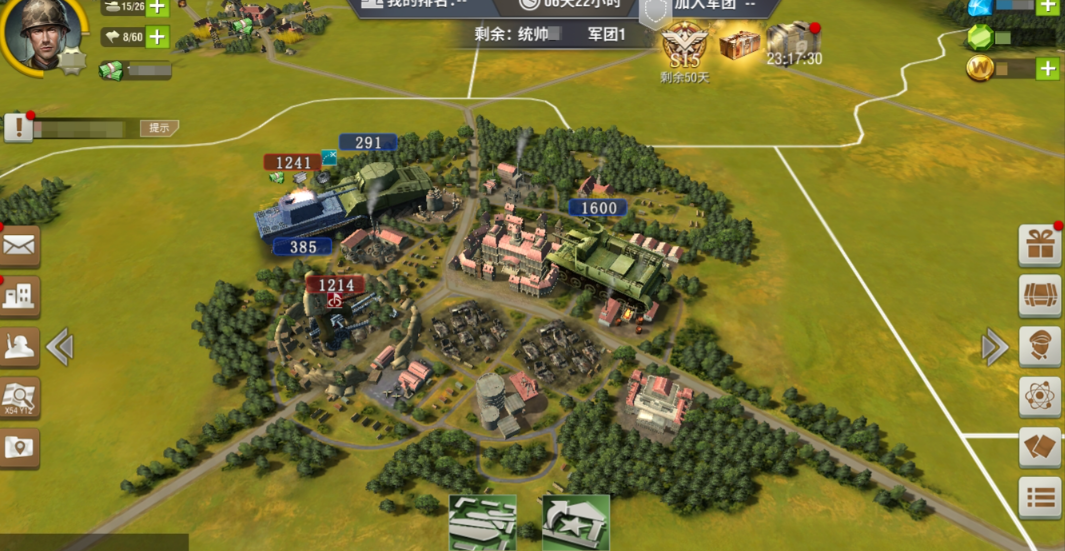Screen dimensions: 1065x551
Task: Tap the plus beside the 8/60 counter
Action: [x=157, y=38]
